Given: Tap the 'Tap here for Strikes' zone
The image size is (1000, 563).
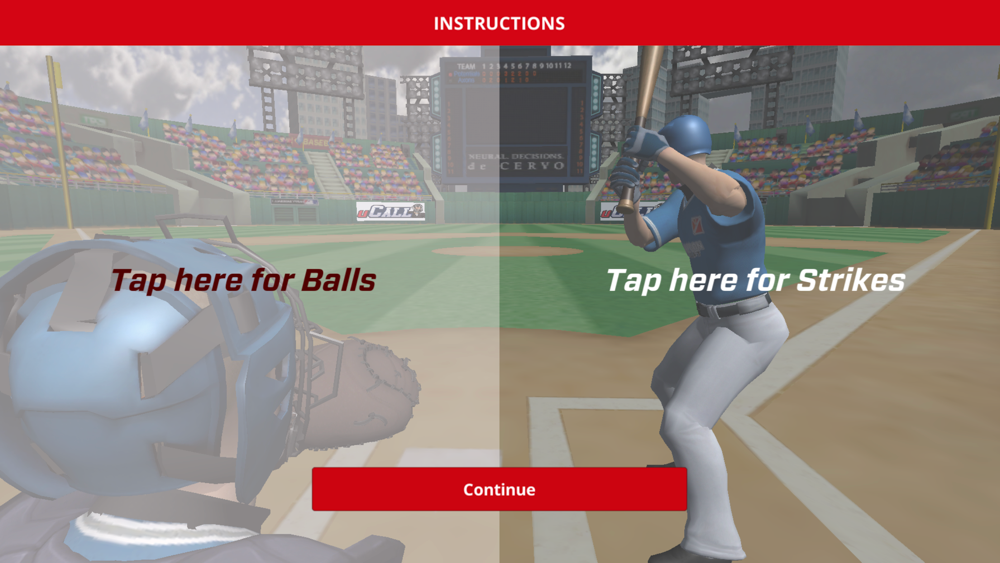Looking at the screenshot, I should pyautogui.click(x=755, y=281).
